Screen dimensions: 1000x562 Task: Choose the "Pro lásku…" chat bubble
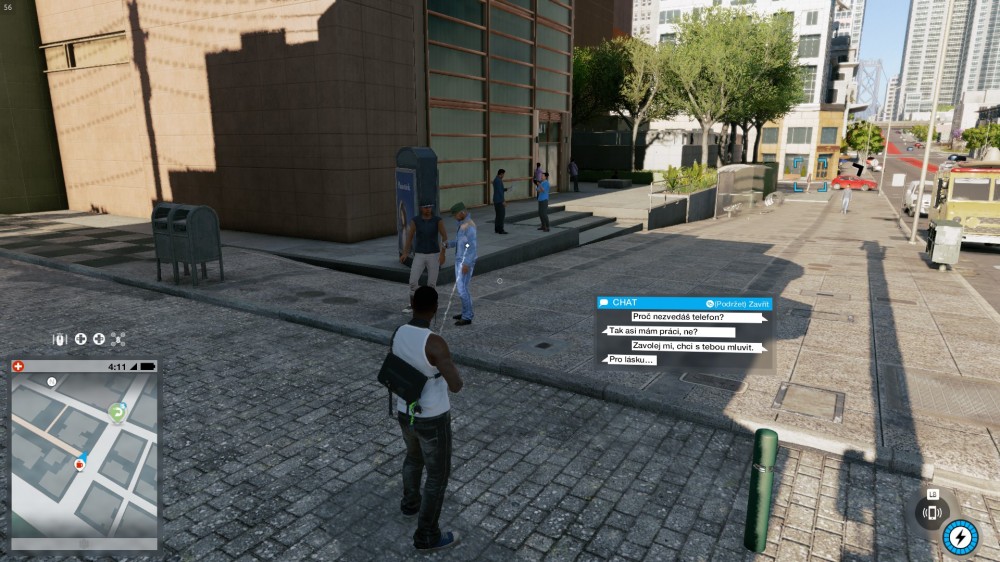point(632,359)
